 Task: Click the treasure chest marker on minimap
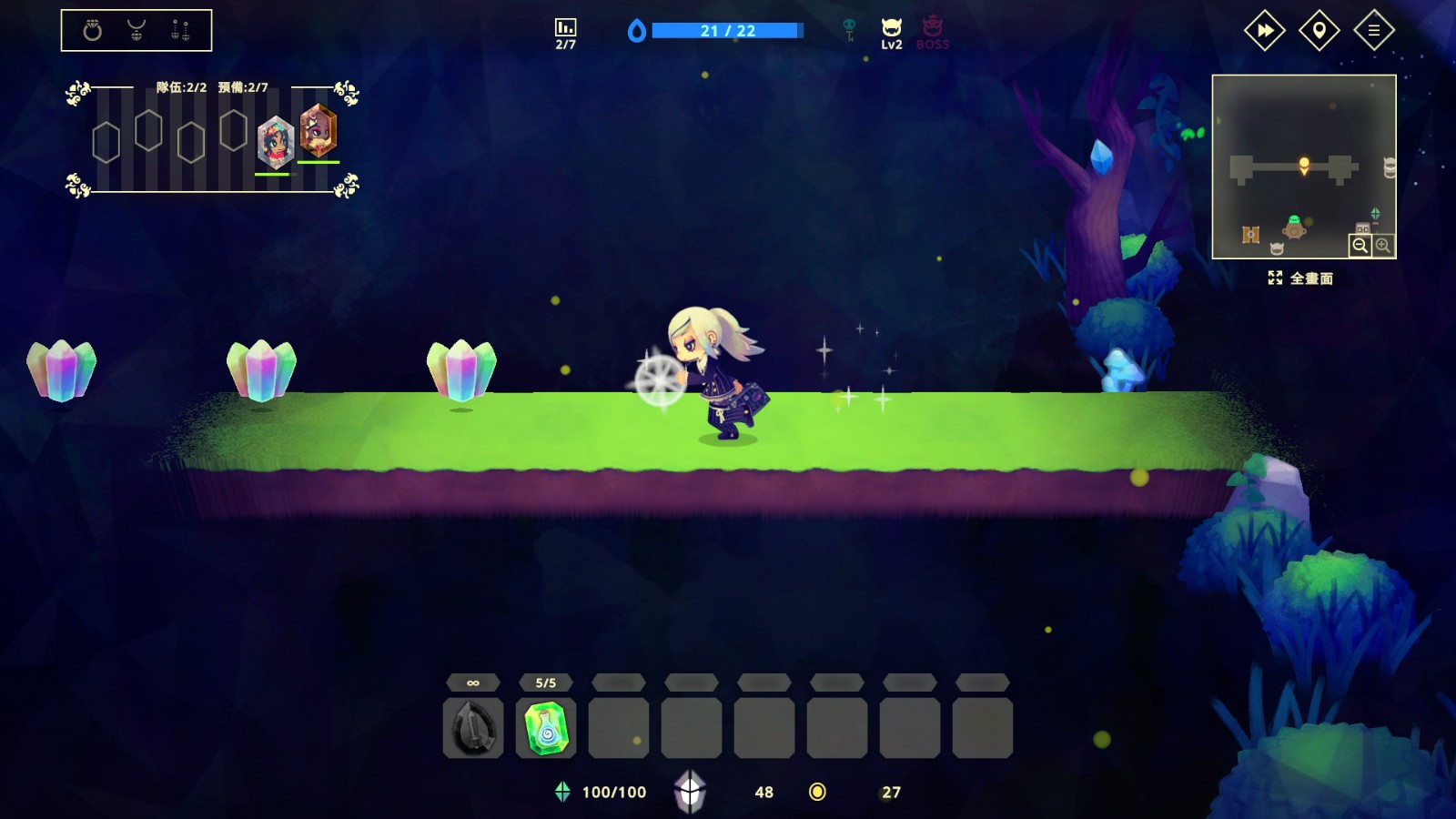[x=1251, y=235]
